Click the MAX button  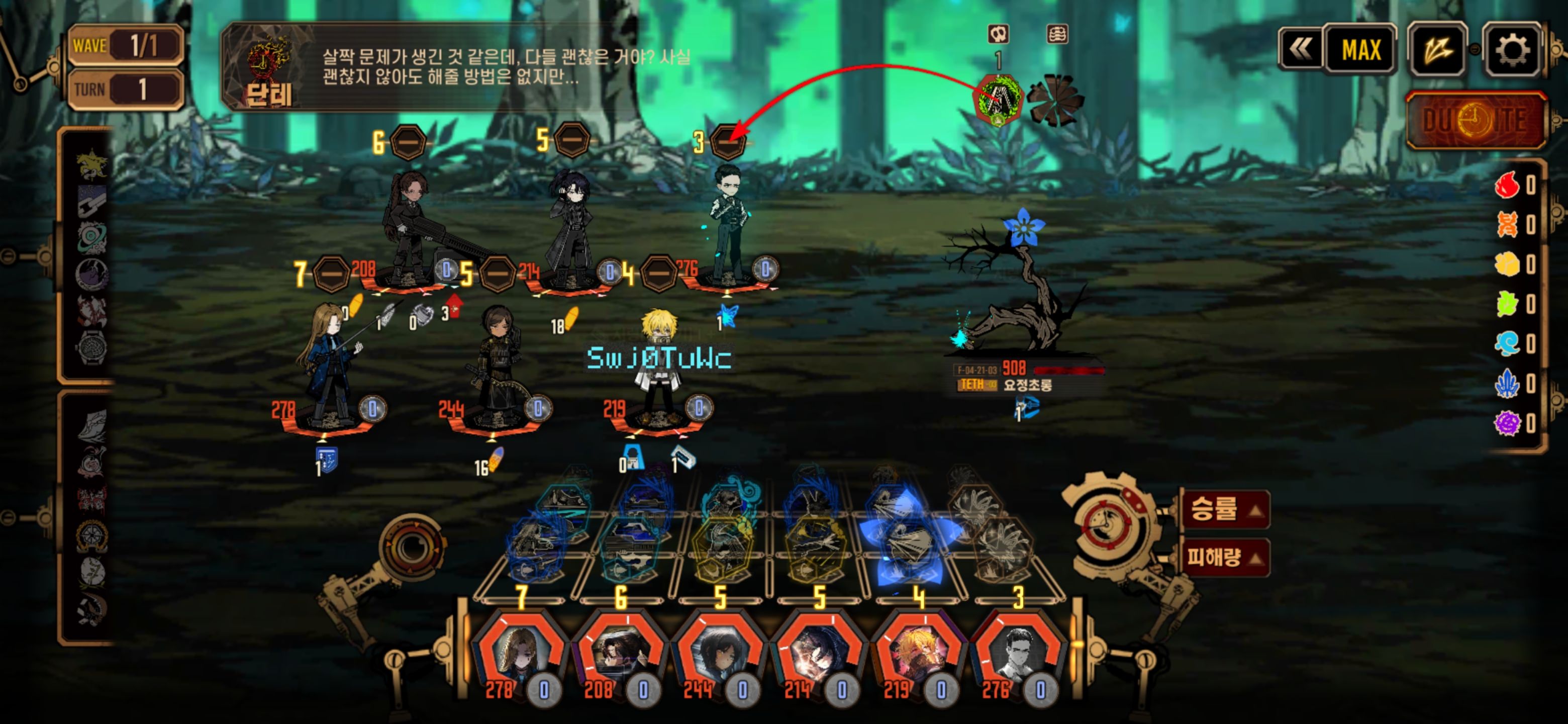click(1360, 50)
